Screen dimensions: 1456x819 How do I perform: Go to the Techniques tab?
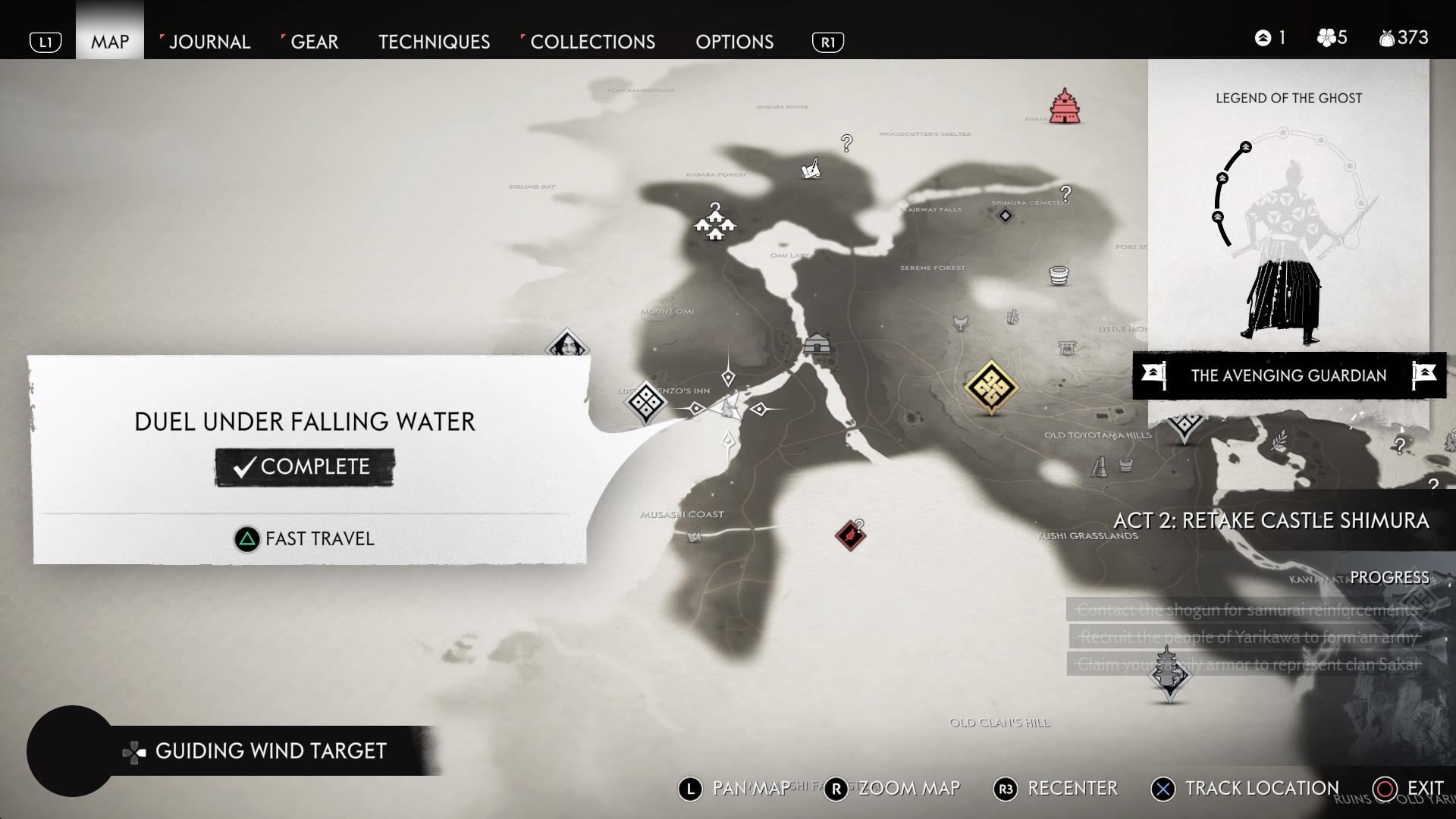click(x=434, y=42)
